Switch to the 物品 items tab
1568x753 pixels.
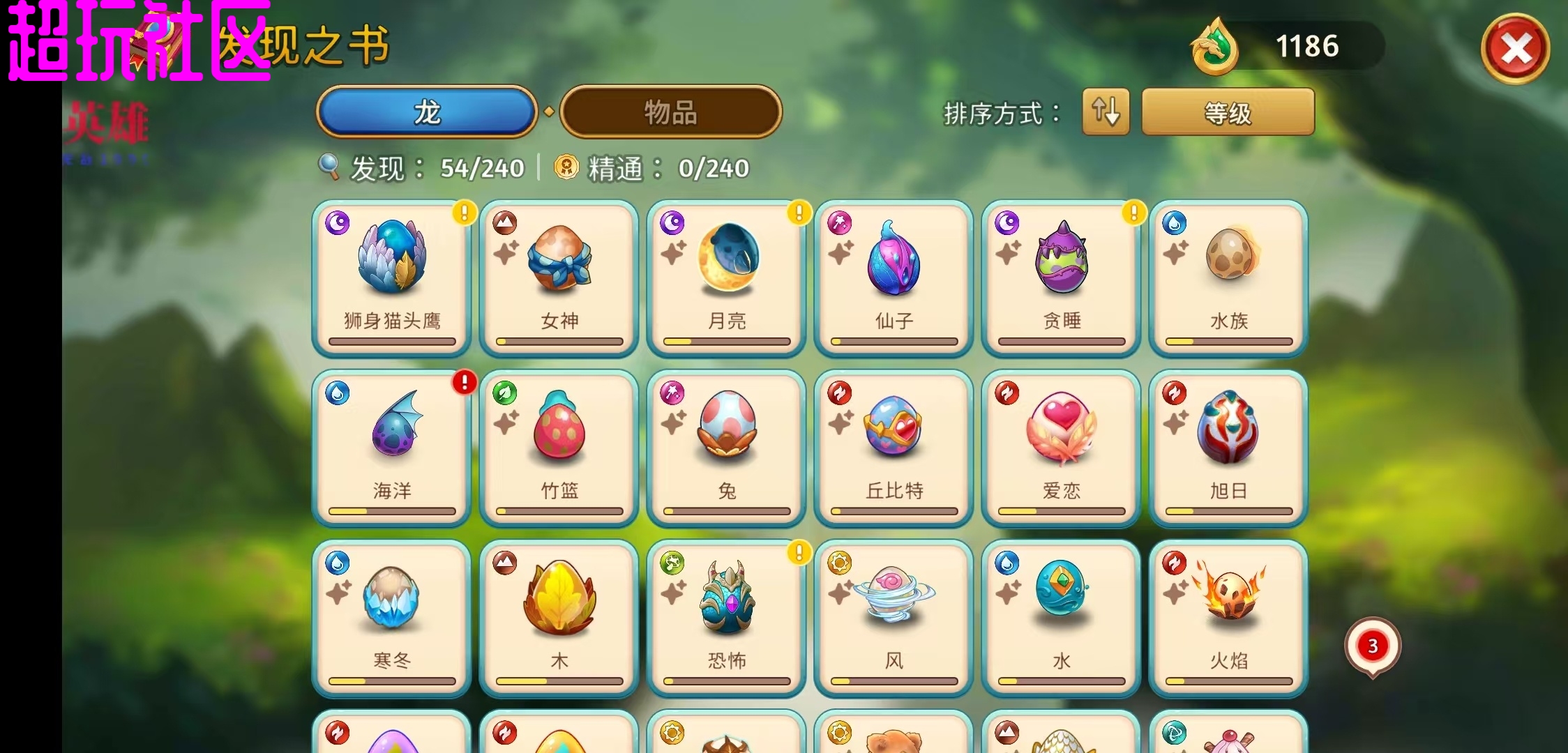670,112
